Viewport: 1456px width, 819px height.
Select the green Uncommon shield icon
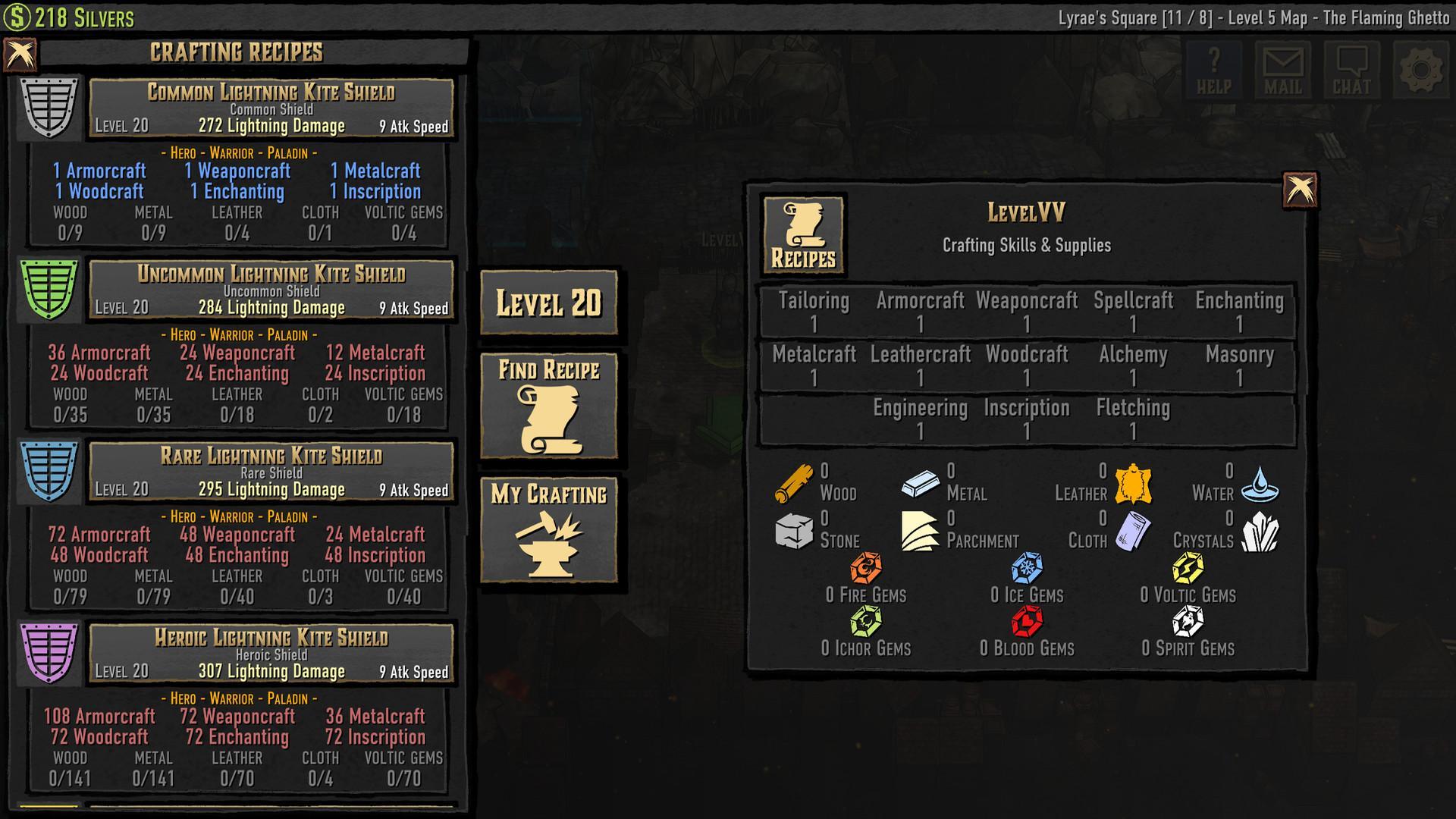pyautogui.click(x=47, y=290)
